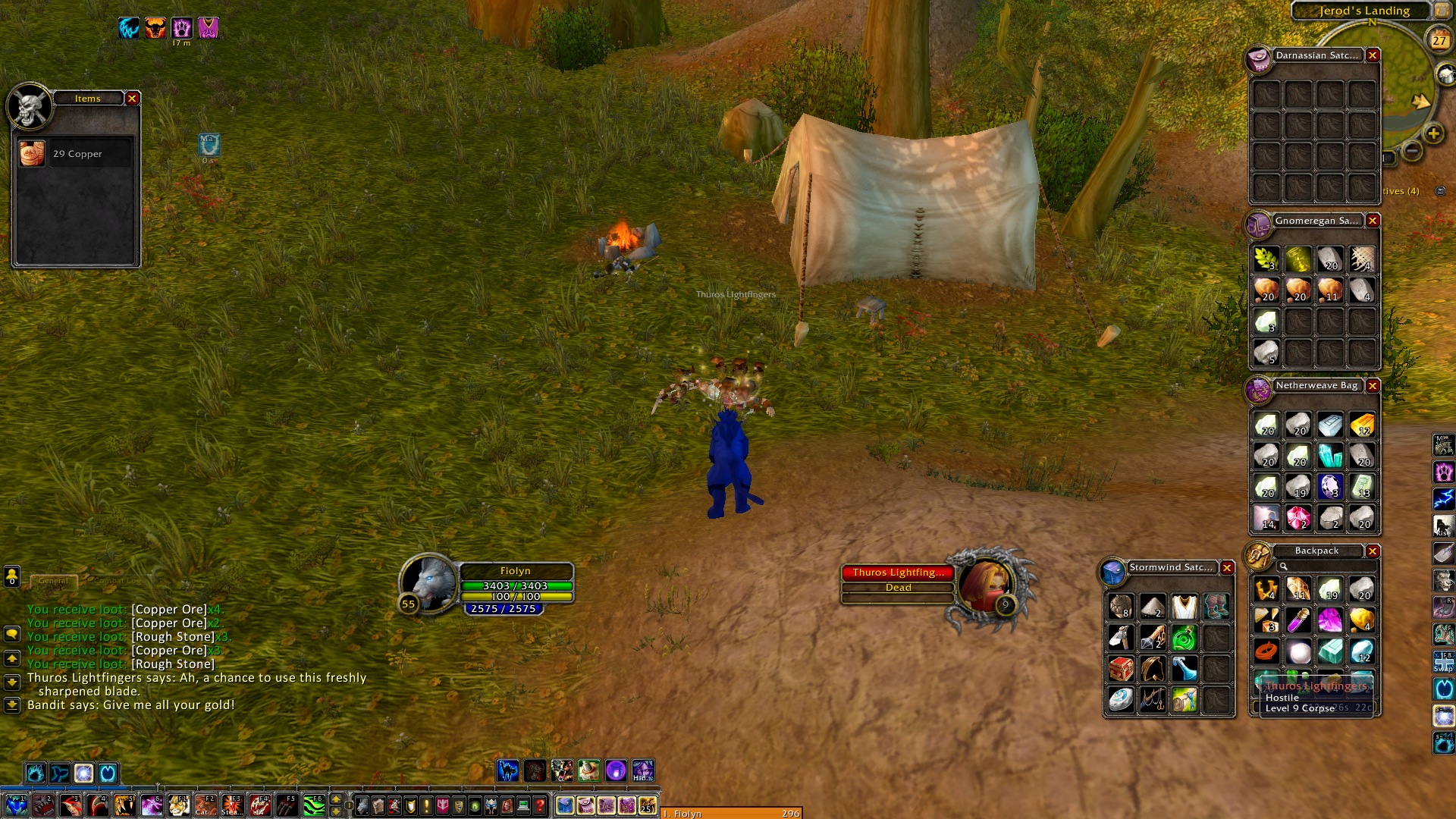Select the red treasure chest in Stormwind Satchel

click(x=1121, y=669)
